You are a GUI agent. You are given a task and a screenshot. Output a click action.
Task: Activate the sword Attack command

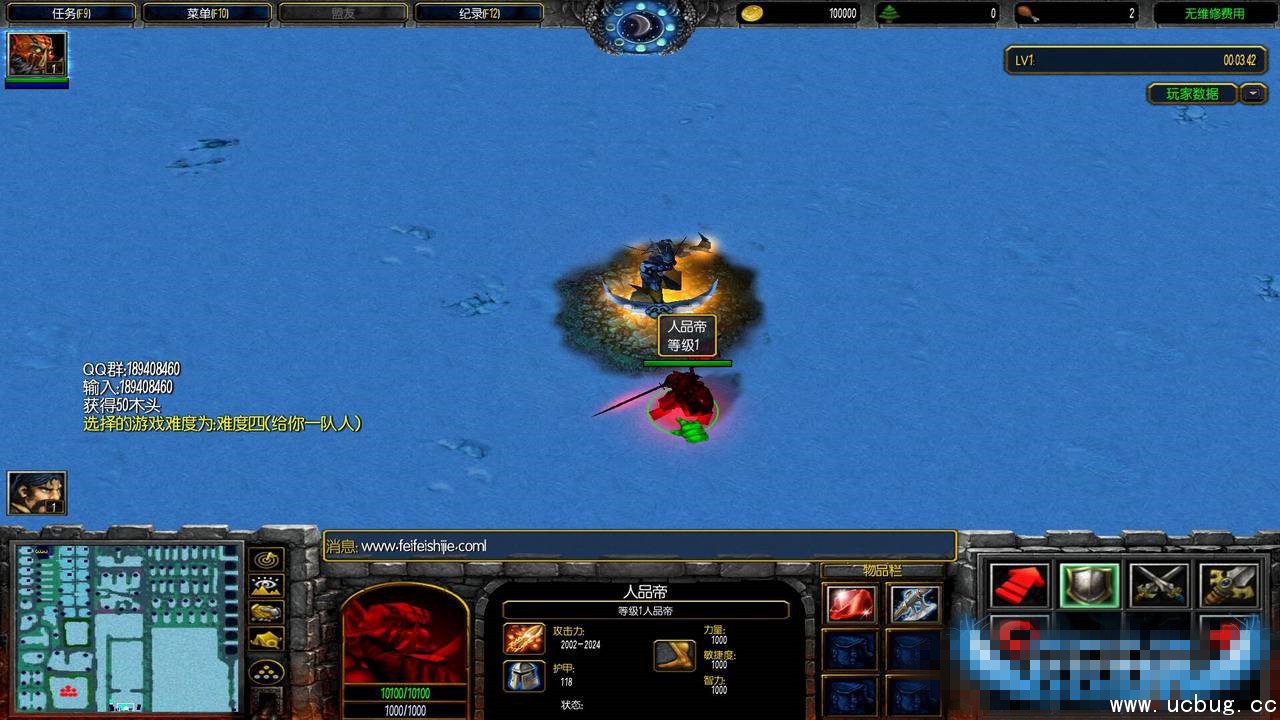[x=1229, y=586]
